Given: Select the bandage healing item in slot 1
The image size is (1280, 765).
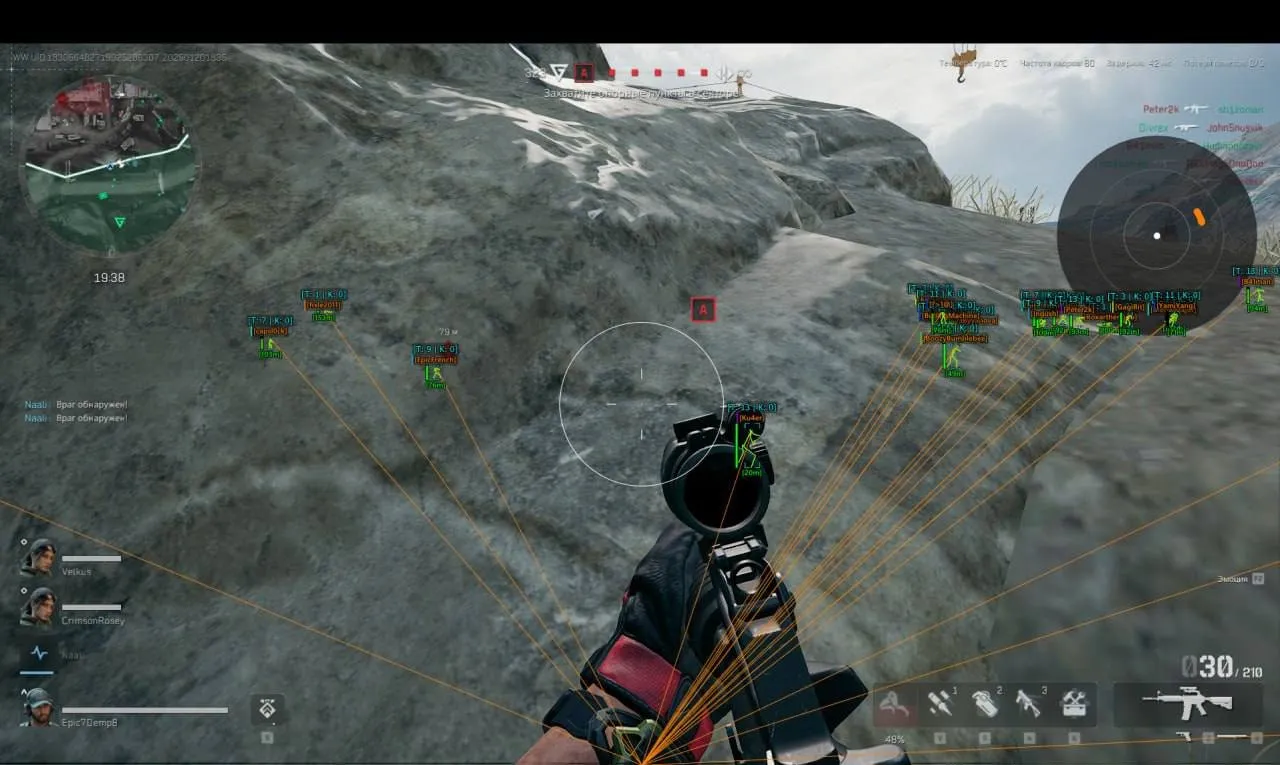Looking at the screenshot, I should (x=941, y=705).
